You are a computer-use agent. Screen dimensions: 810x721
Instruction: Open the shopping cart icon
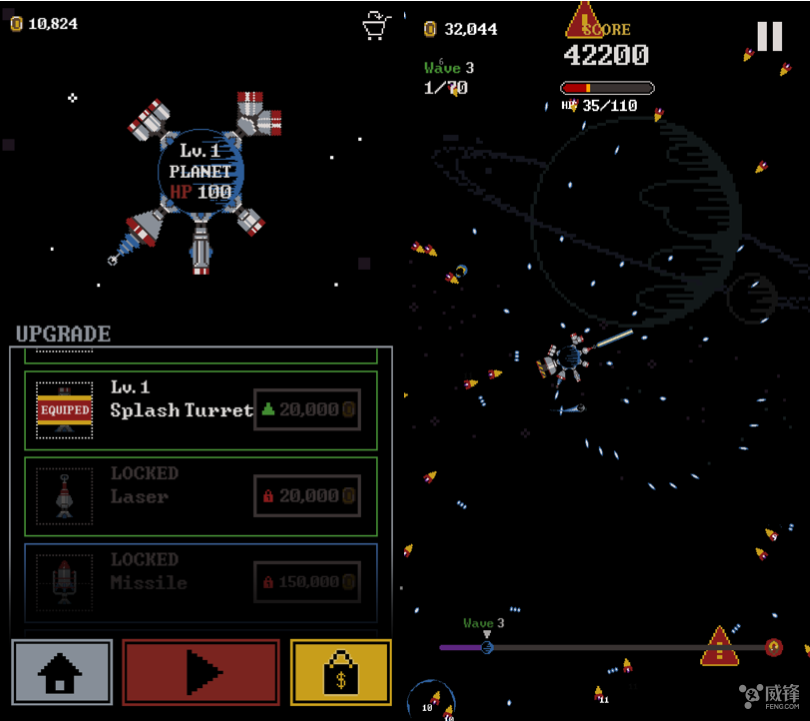[x=376, y=25]
